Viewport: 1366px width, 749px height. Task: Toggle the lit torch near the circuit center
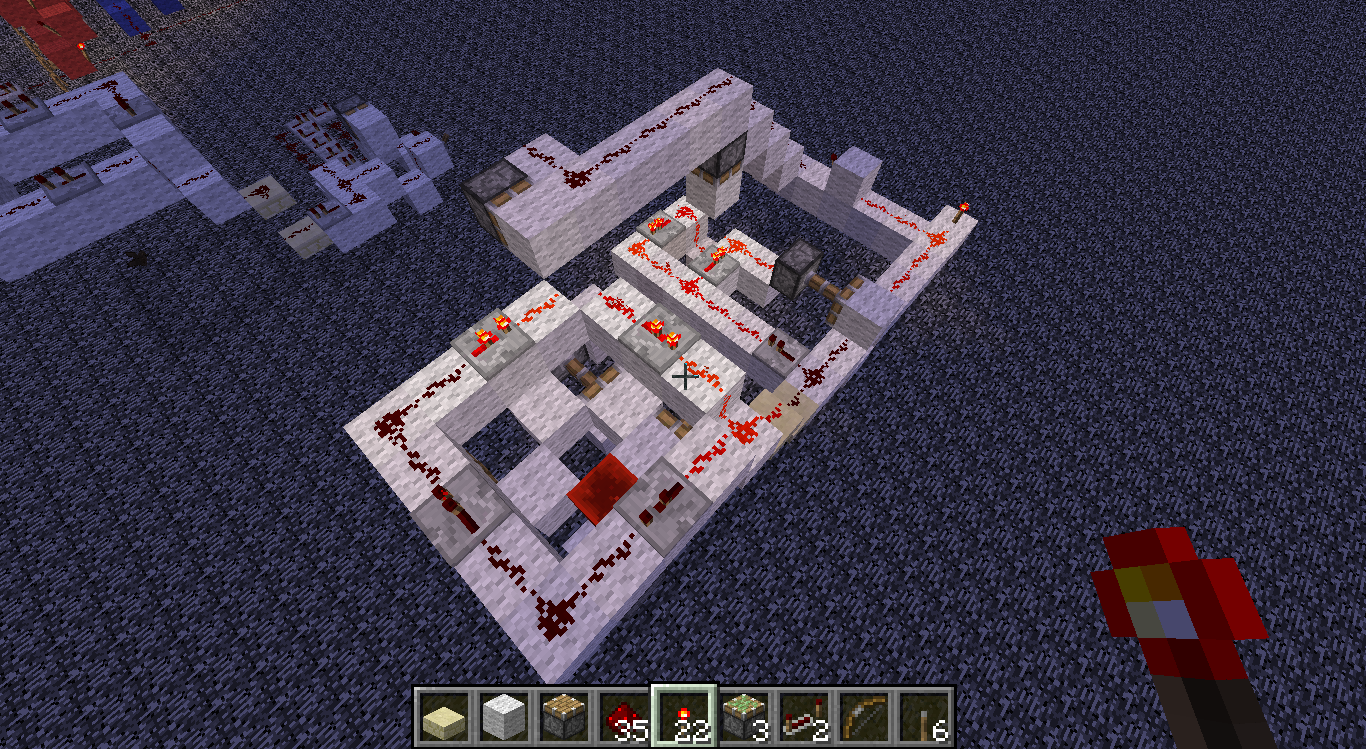pos(656,326)
